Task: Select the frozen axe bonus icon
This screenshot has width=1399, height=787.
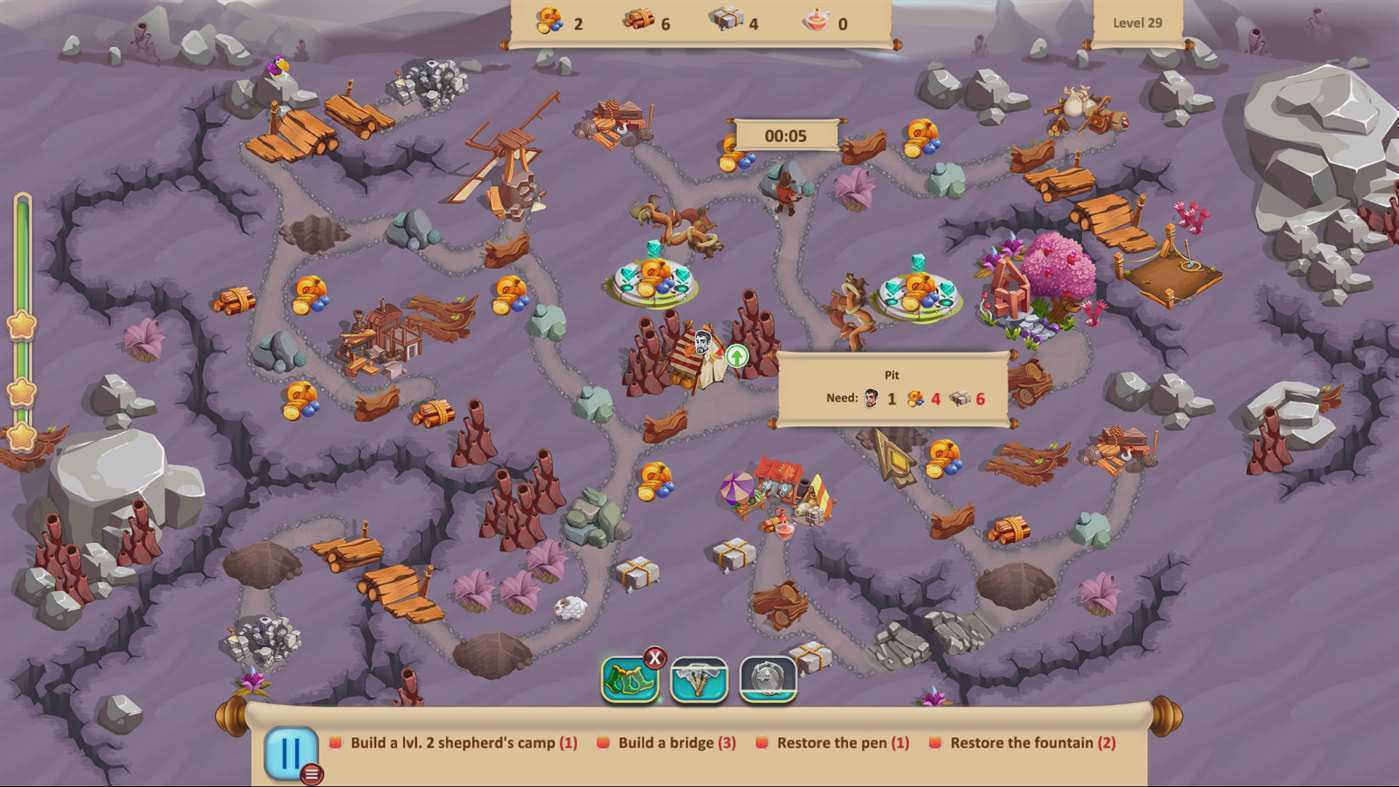Action: (700, 680)
